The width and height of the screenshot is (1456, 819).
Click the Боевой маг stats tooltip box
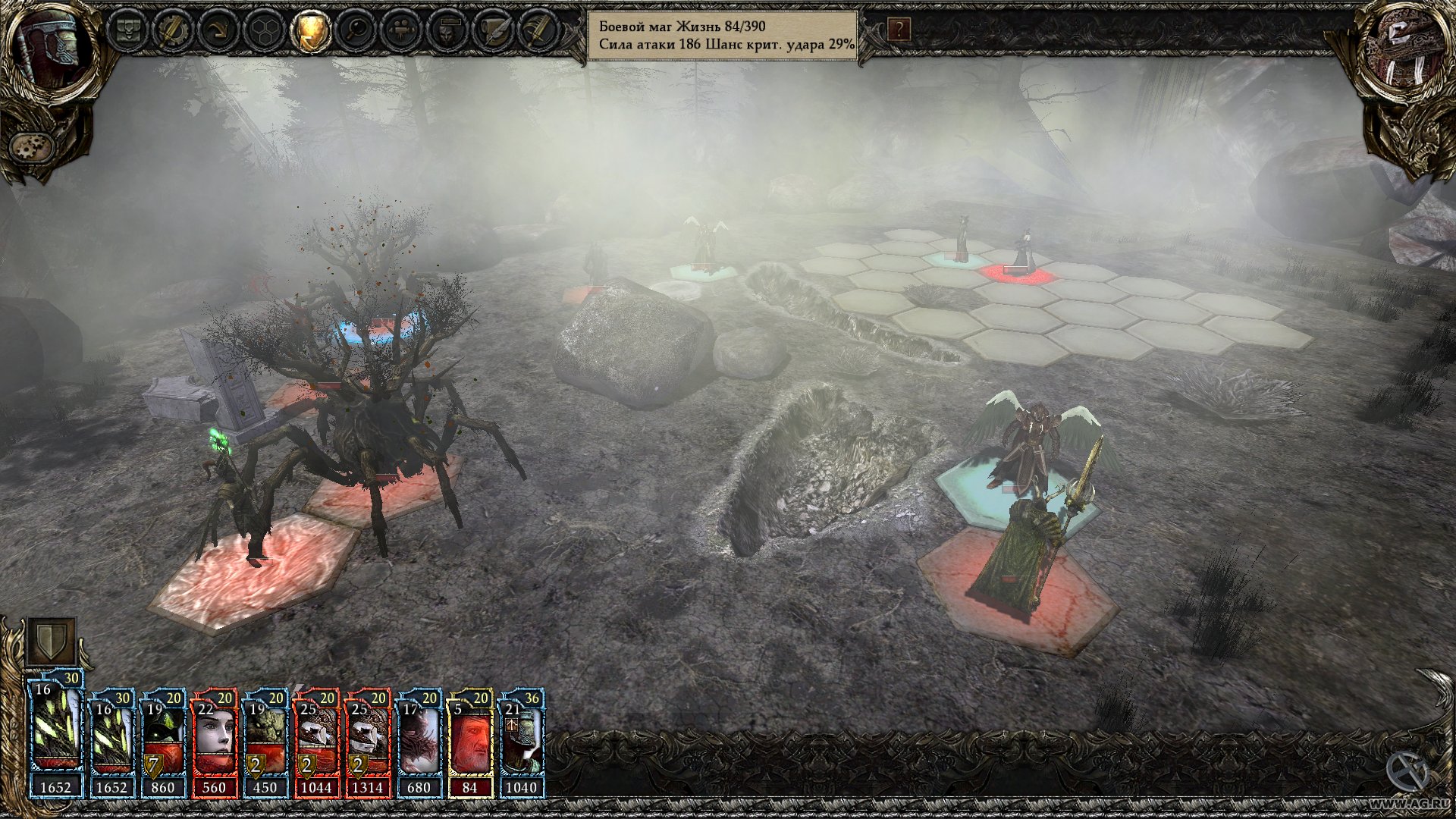click(x=724, y=34)
